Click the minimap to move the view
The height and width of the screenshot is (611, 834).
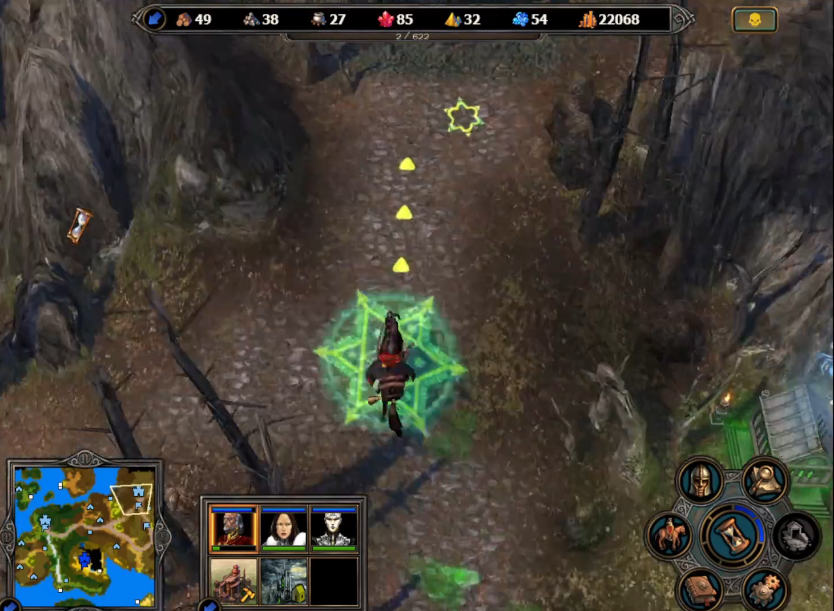point(85,532)
